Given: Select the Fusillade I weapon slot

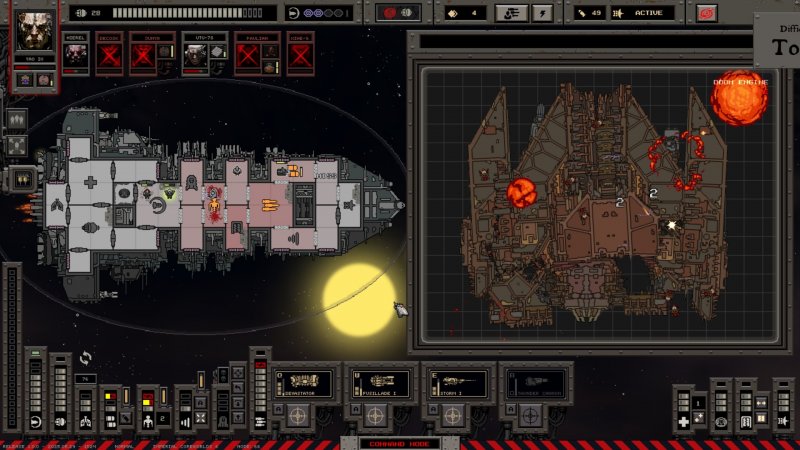Looking at the screenshot, I should point(381,383).
